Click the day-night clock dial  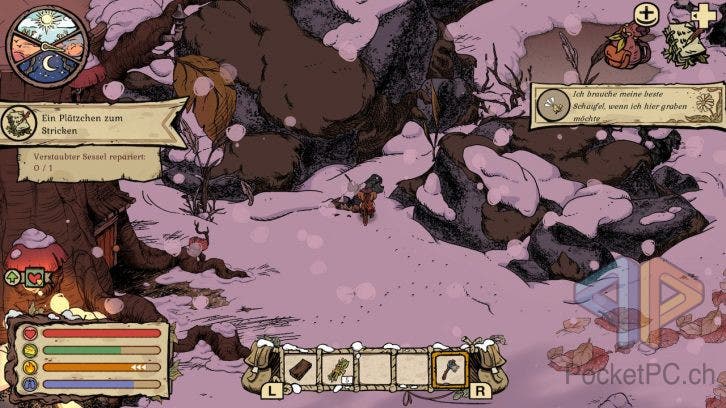pos(47,48)
